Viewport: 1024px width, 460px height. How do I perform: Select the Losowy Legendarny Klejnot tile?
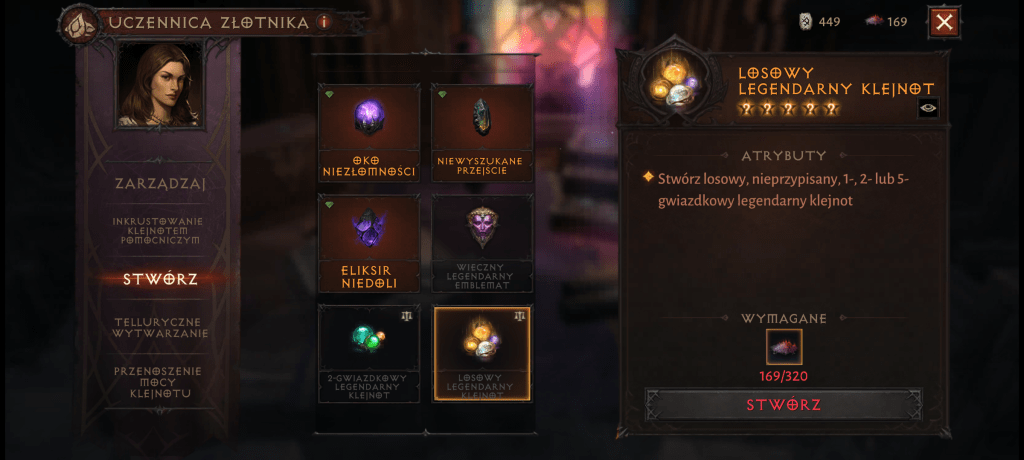tap(481, 355)
